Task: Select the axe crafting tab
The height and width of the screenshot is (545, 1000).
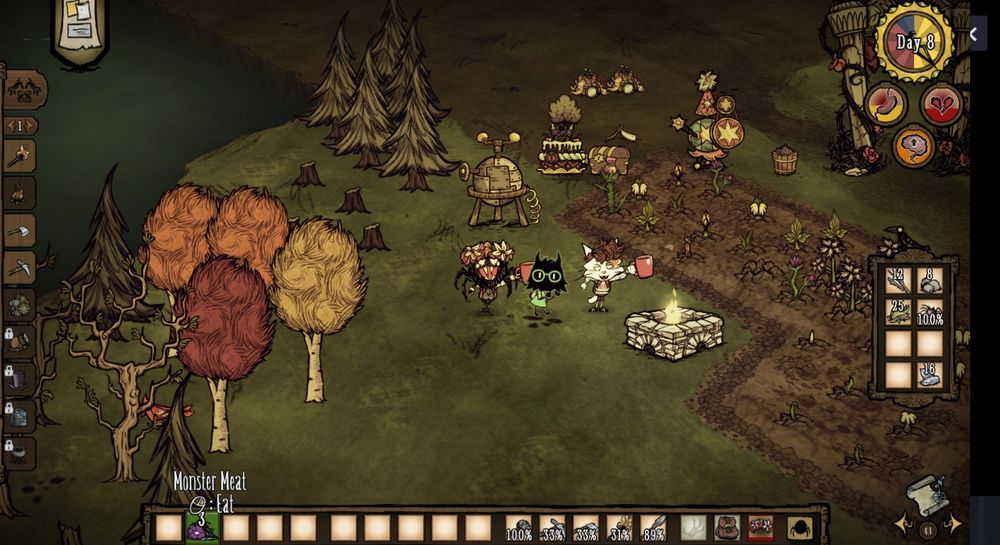Action: point(20,230)
